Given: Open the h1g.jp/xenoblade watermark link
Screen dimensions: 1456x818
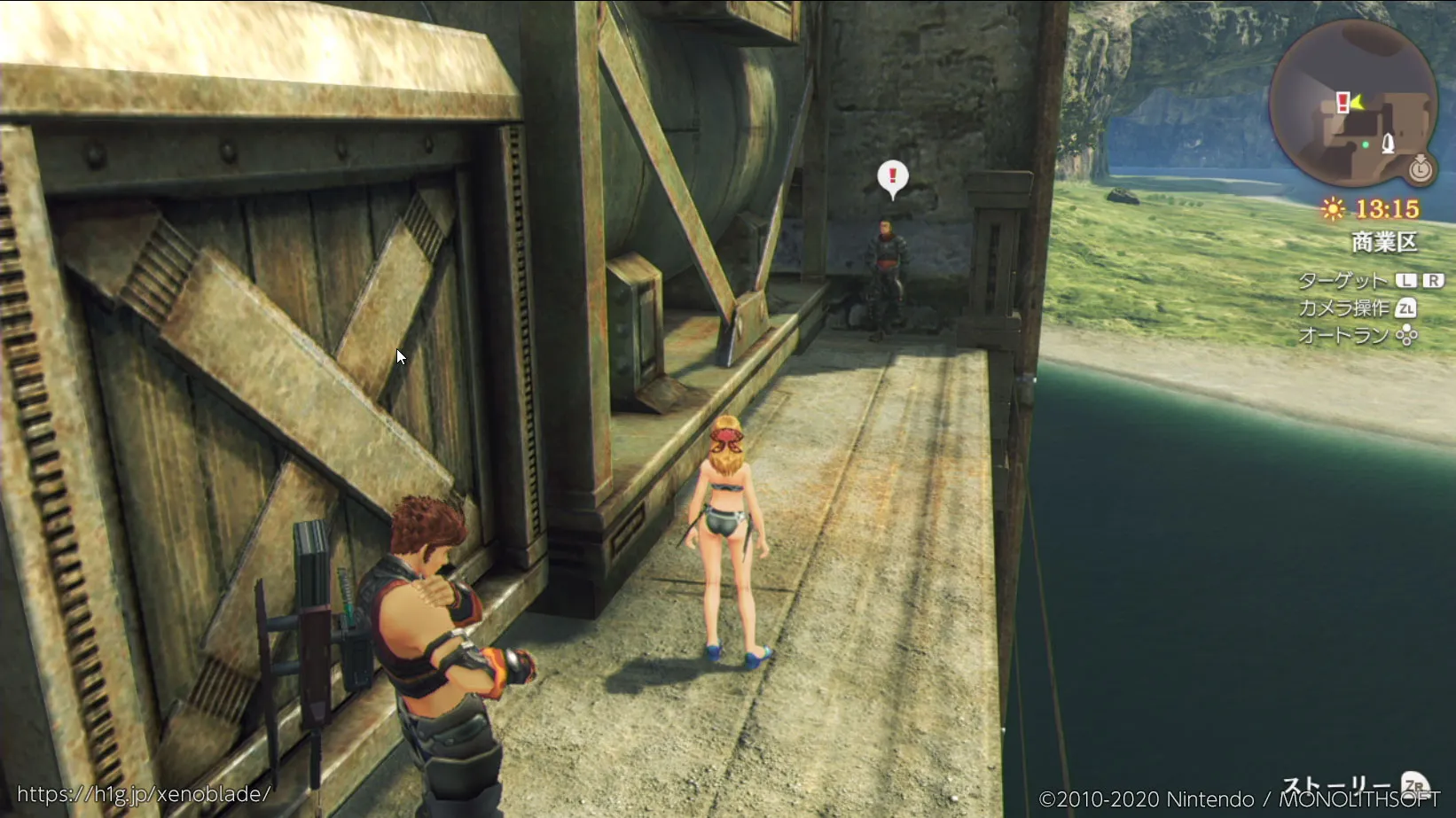Looking at the screenshot, I should [144, 794].
